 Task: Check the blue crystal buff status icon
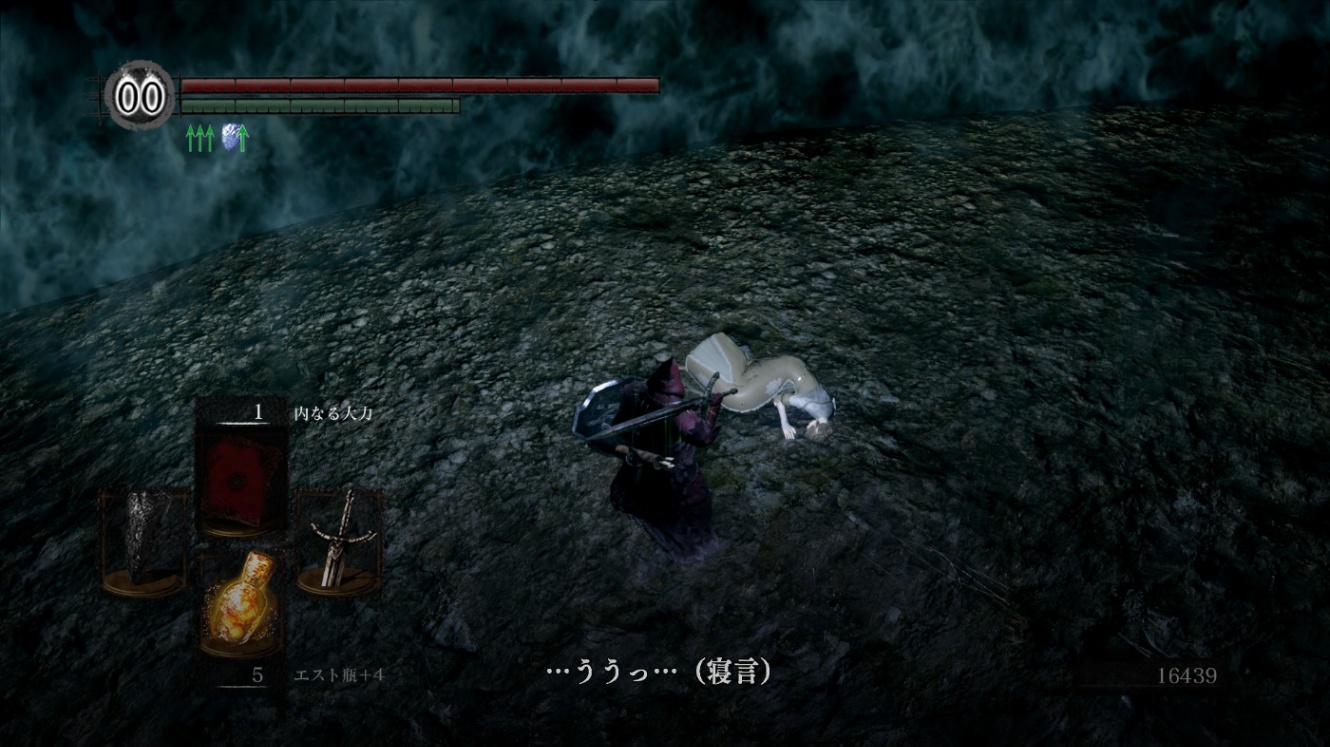[x=234, y=138]
